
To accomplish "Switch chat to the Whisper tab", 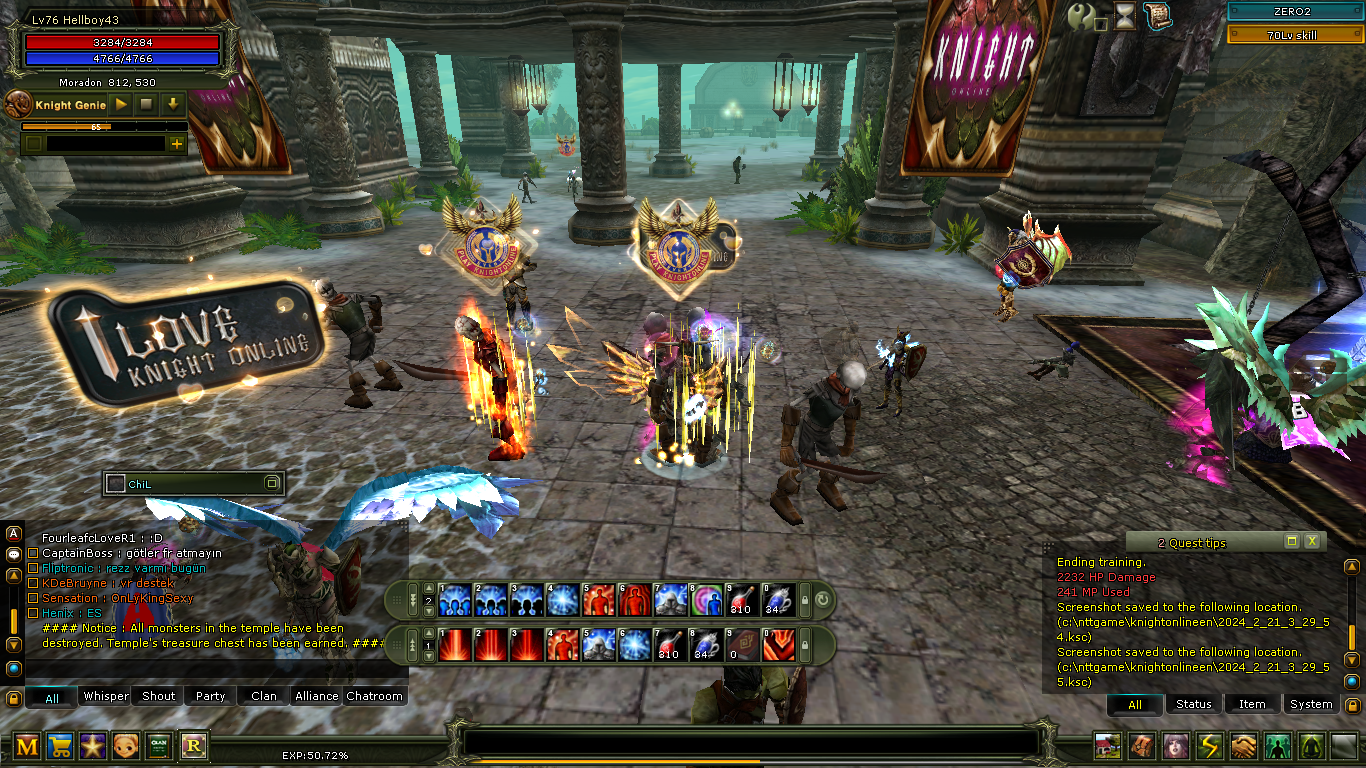I will click(x=106, y=696).
